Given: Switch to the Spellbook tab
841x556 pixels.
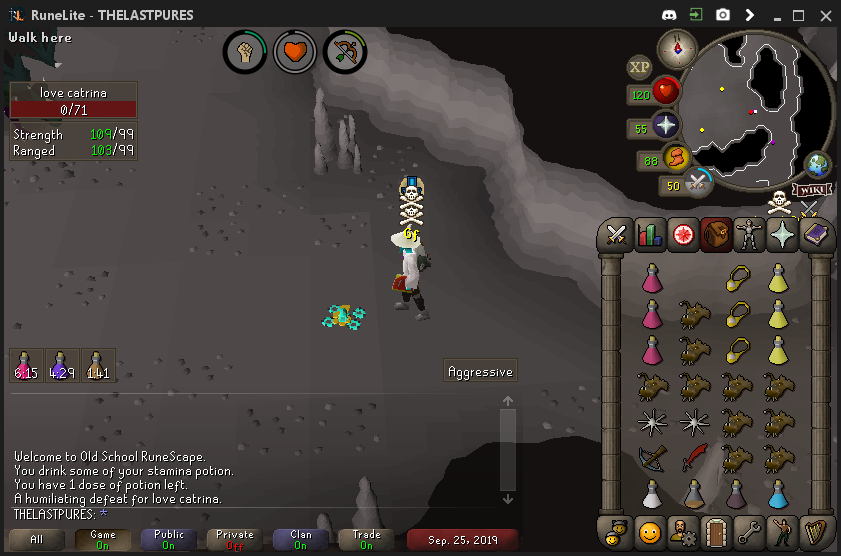Looking at the screenshot, I should point(815,236).
